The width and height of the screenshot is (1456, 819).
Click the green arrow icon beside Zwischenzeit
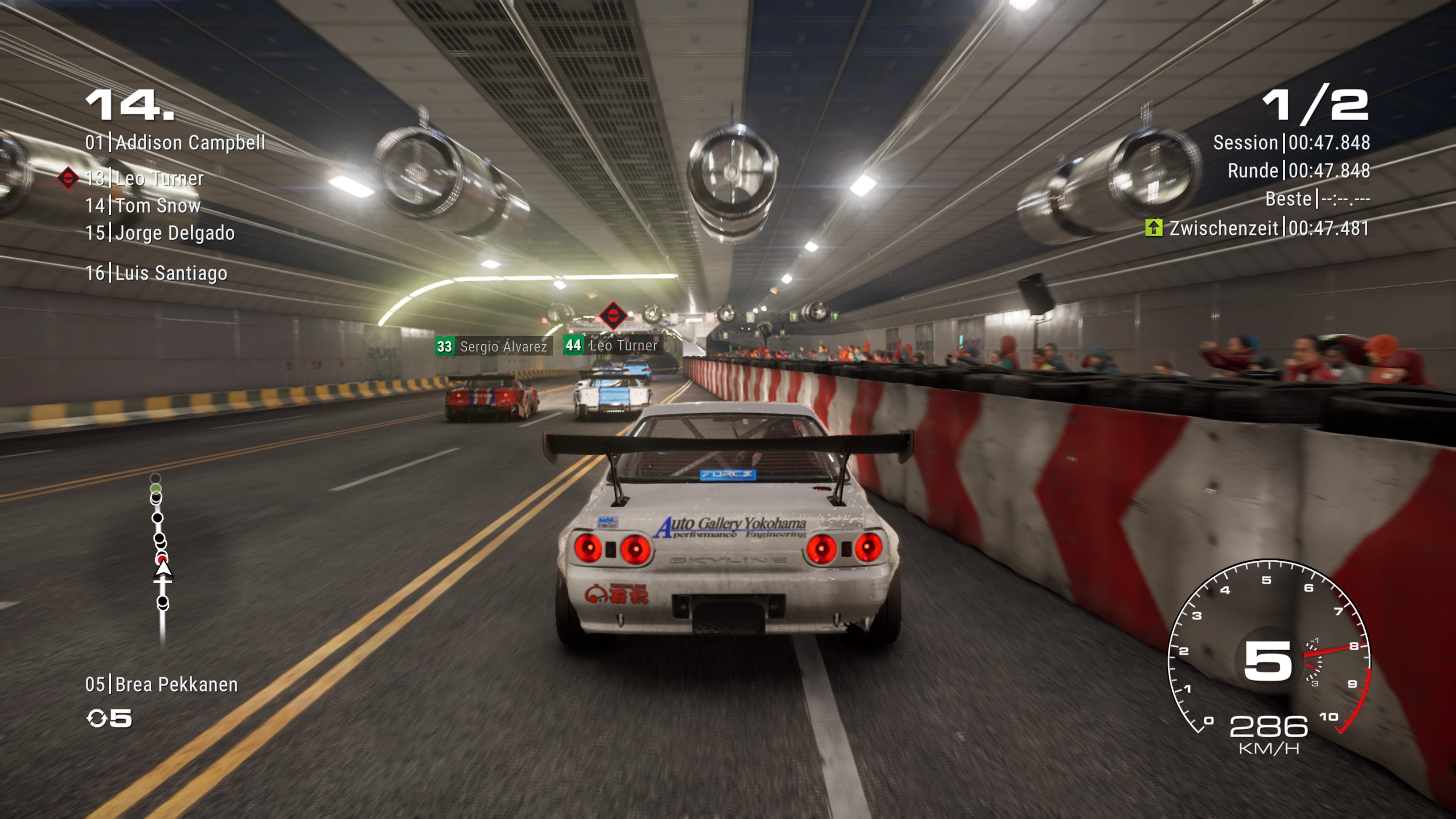[x=1153, y=228]
